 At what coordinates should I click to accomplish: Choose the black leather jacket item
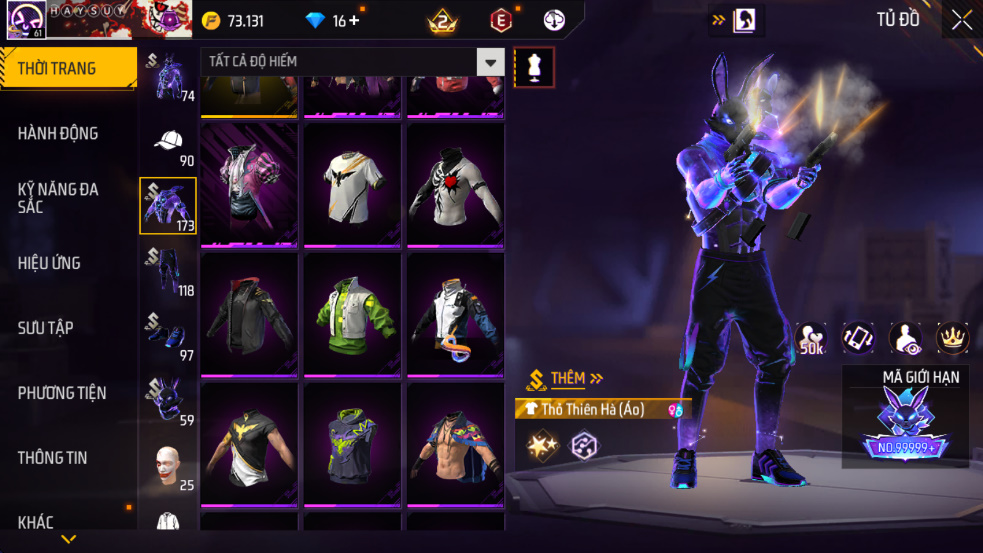249,314
